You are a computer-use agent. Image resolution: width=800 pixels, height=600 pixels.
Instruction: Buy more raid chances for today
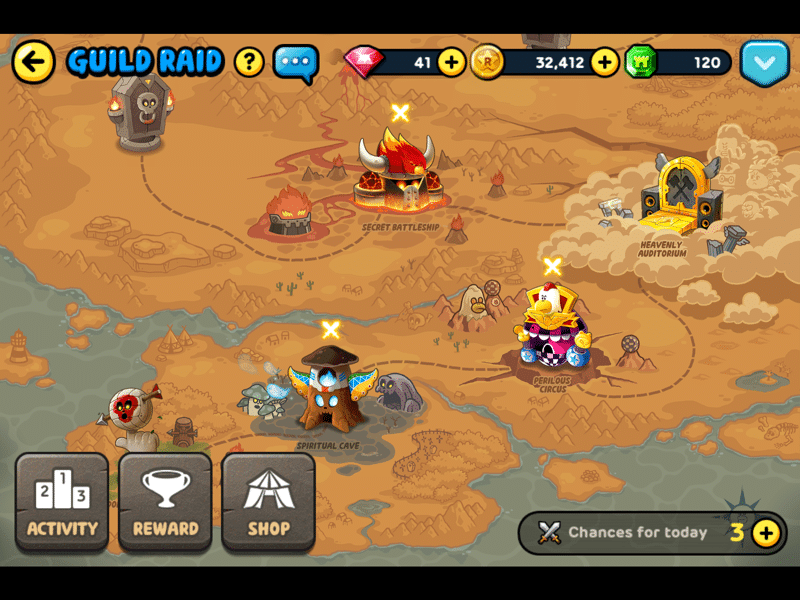point(766,533)
